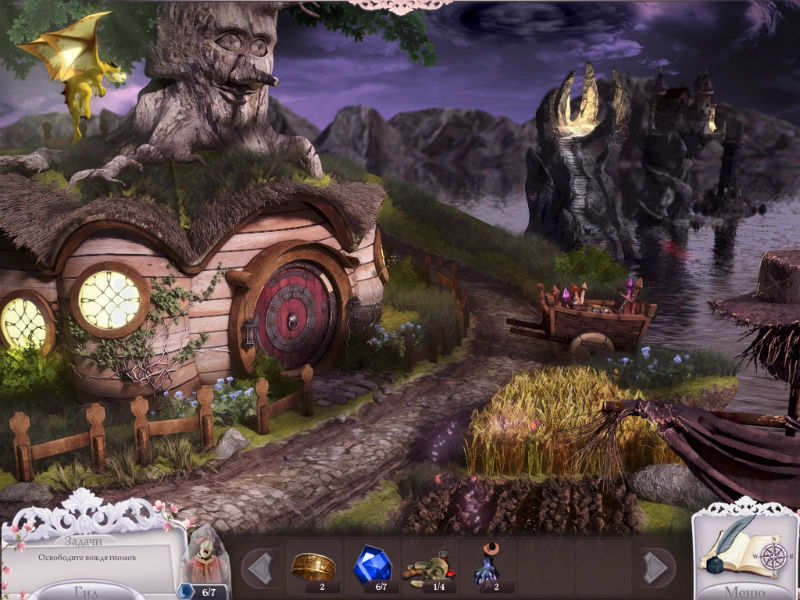Show previous inventory items with left arrow
Screen dimensions: 800x600
(x=259, y=567)
